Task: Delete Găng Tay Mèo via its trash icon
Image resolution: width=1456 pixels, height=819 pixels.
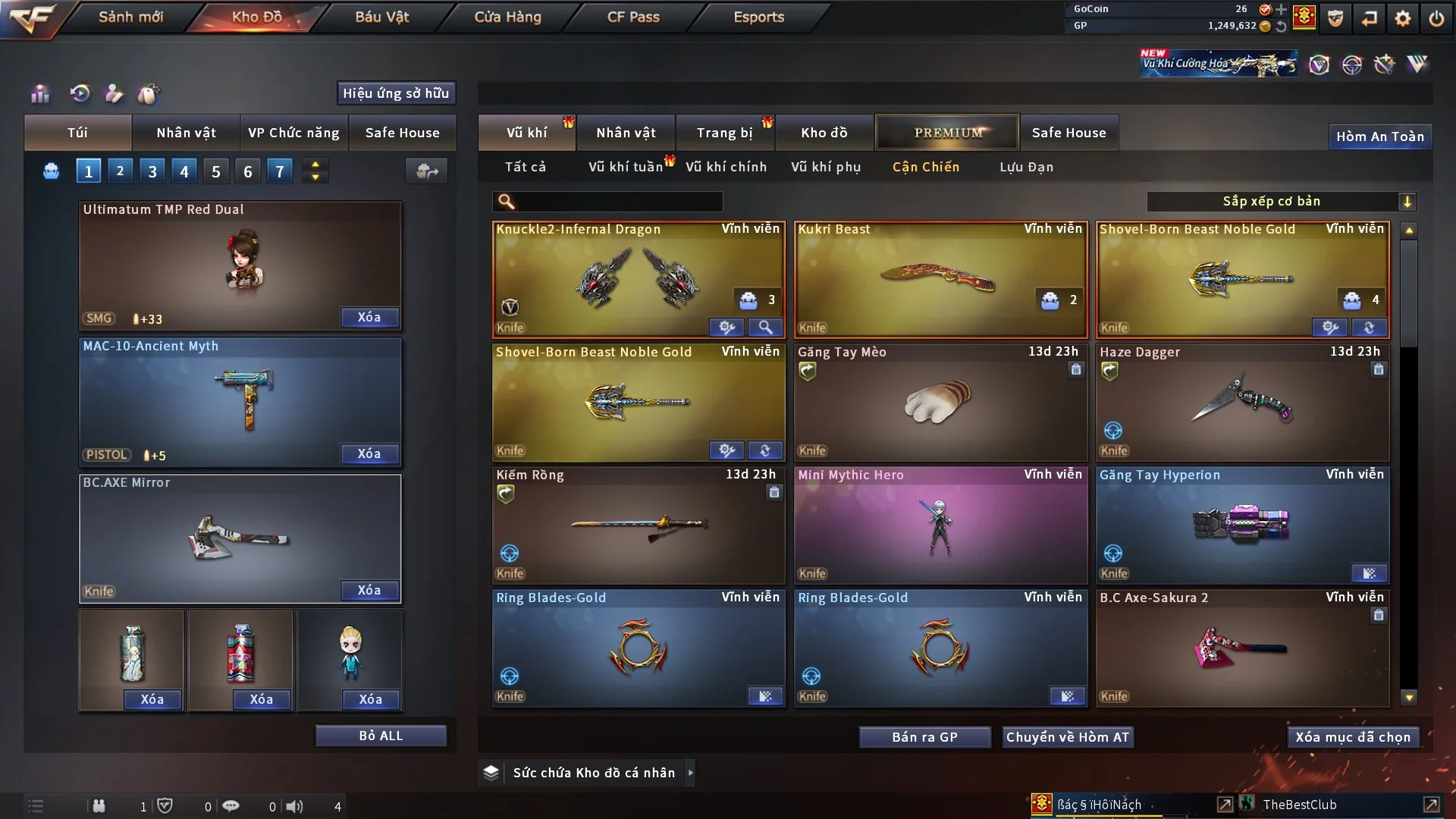Action: tap(1076, 370)
